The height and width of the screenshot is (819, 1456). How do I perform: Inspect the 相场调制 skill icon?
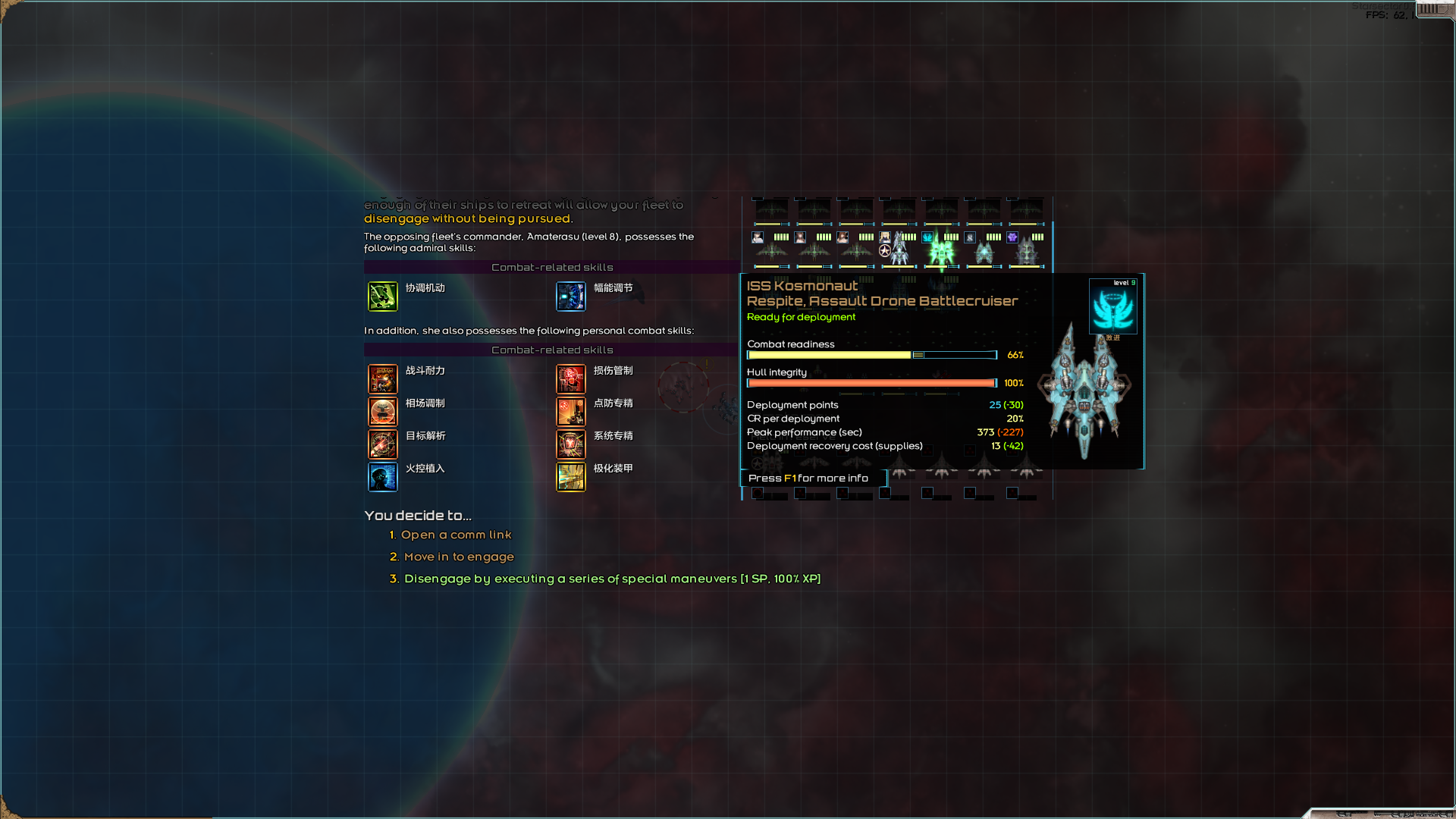383,412
